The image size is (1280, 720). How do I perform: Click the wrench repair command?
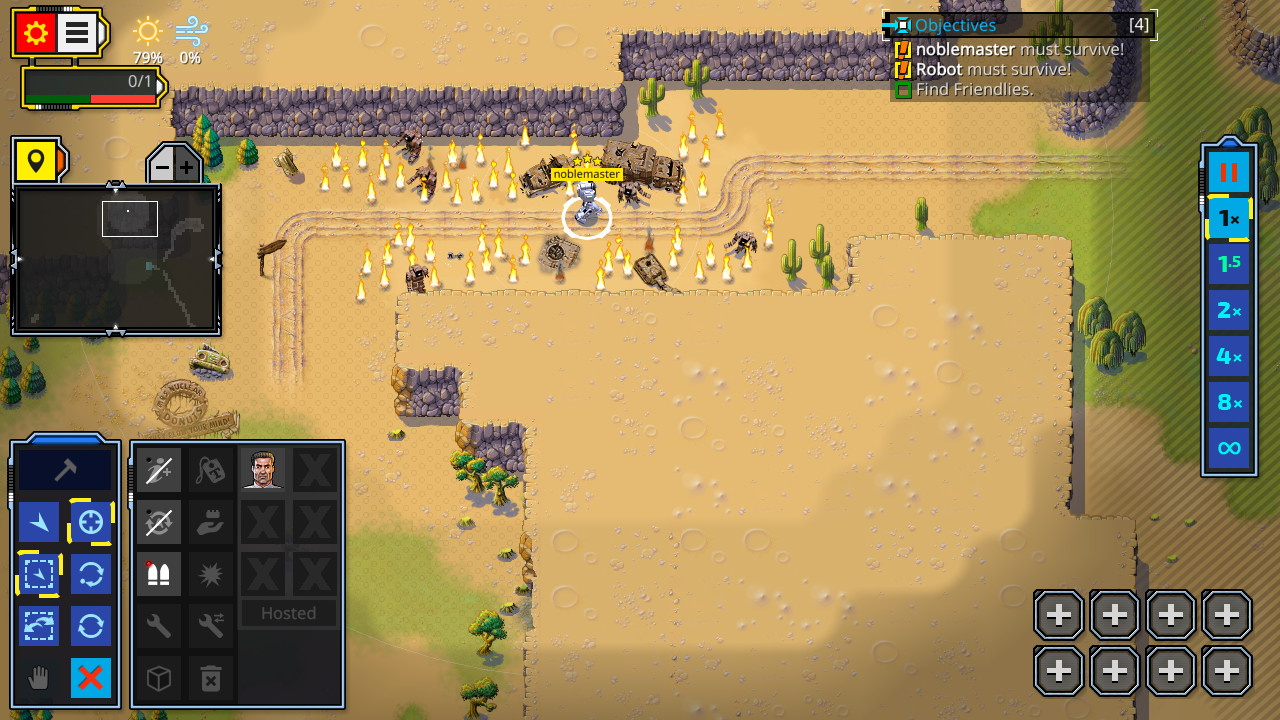158,625
